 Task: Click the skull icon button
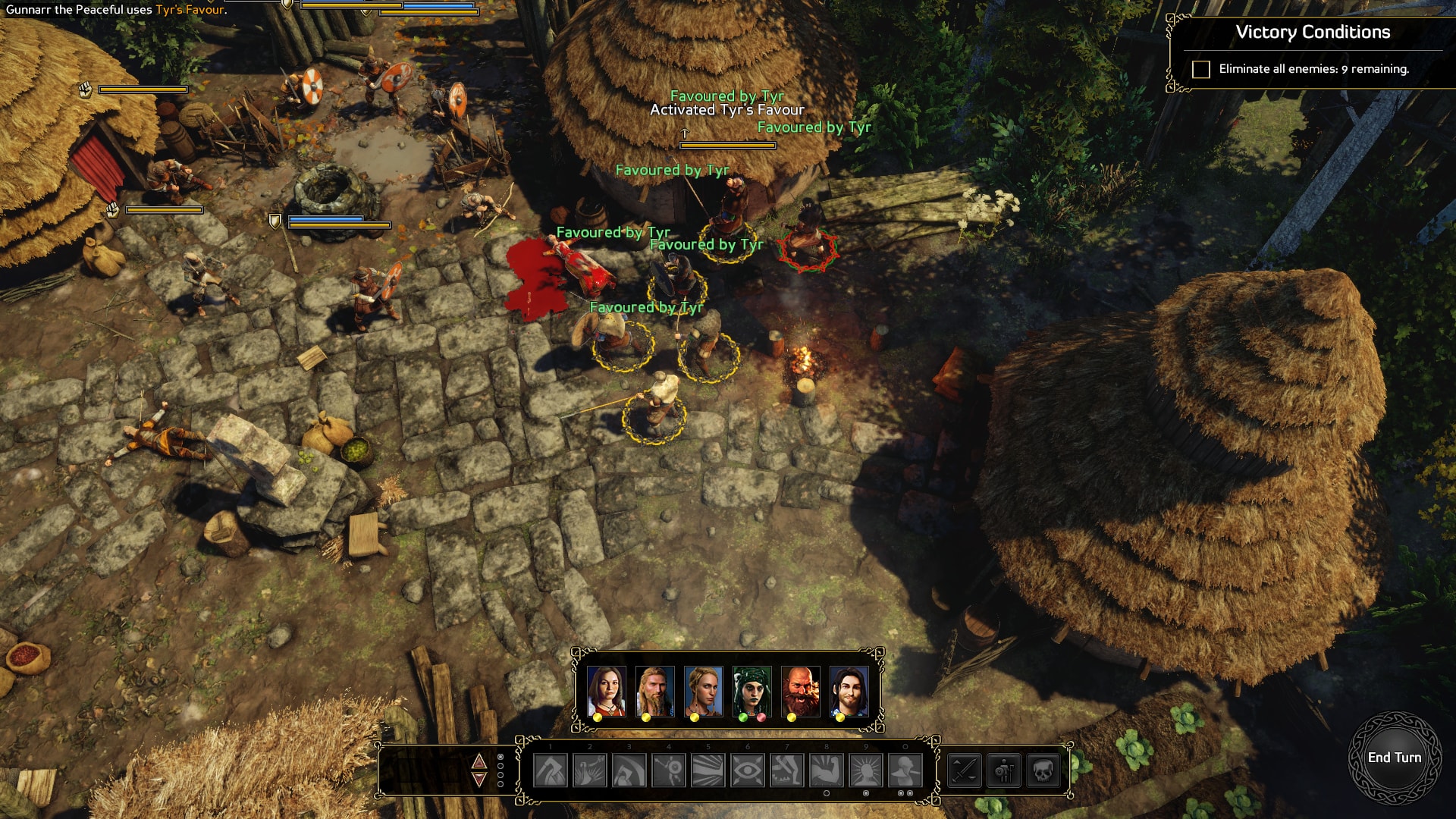click(1043, 771)
